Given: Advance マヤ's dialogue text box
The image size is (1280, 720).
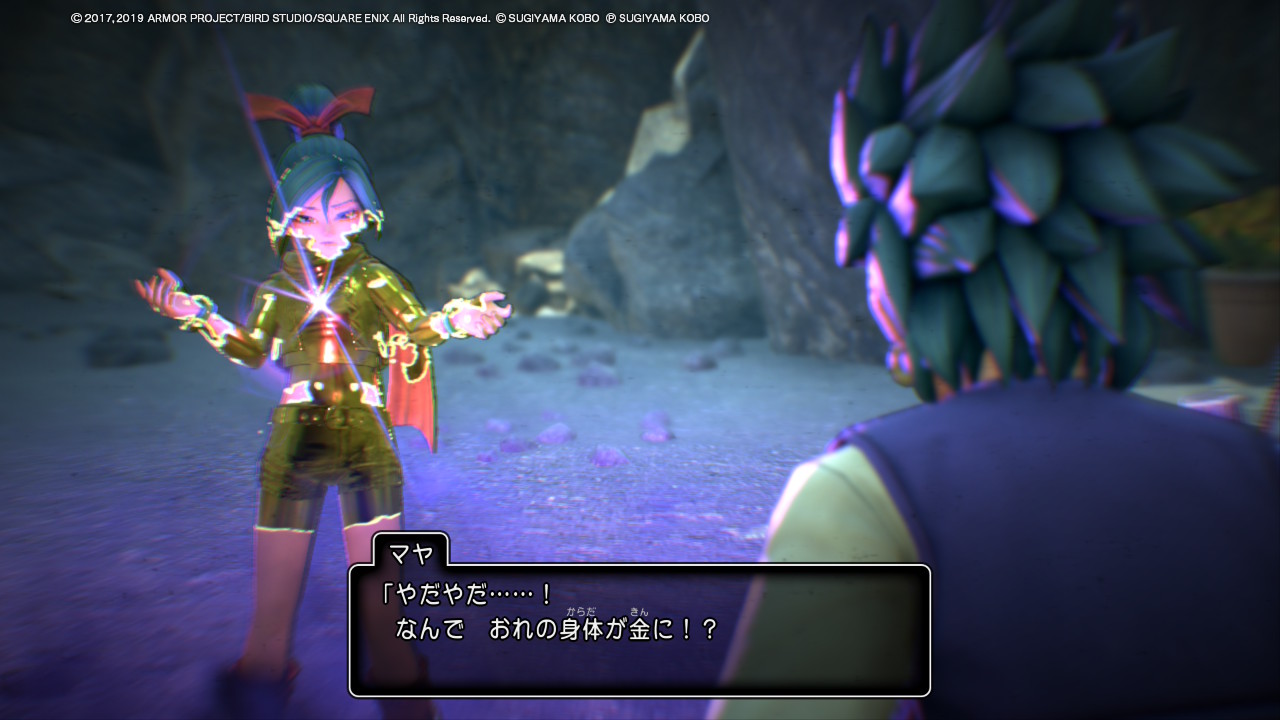Looking at the screenshot, I should 639,630.
